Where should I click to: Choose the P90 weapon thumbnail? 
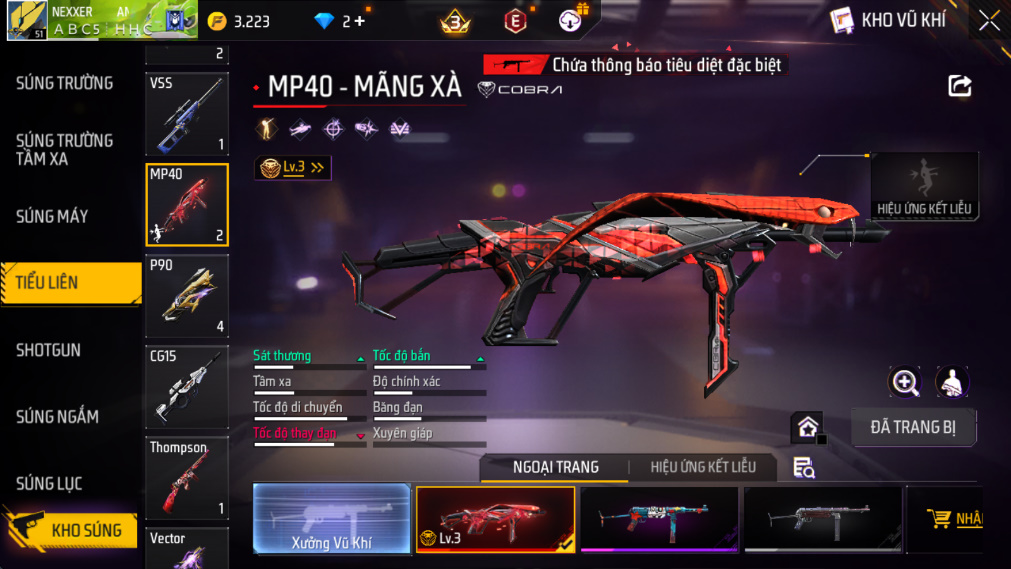point(187,297)
